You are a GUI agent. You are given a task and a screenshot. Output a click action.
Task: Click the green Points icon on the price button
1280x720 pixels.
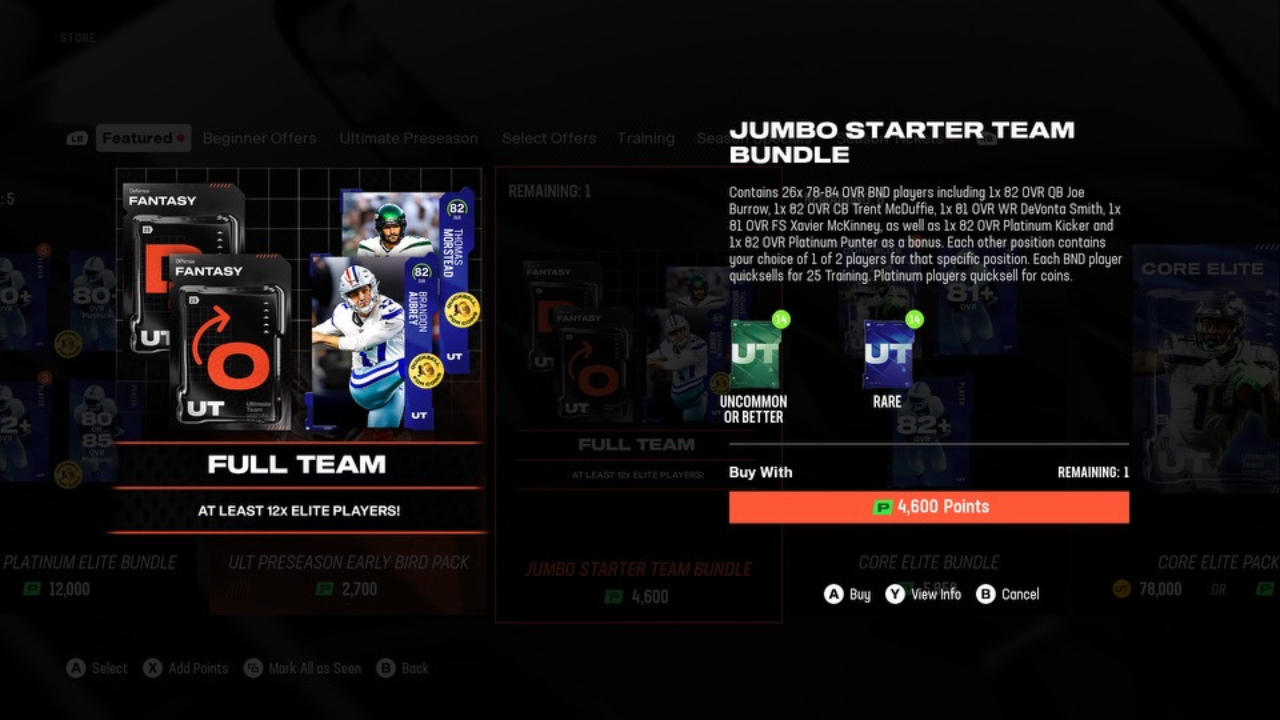[882, 507]
